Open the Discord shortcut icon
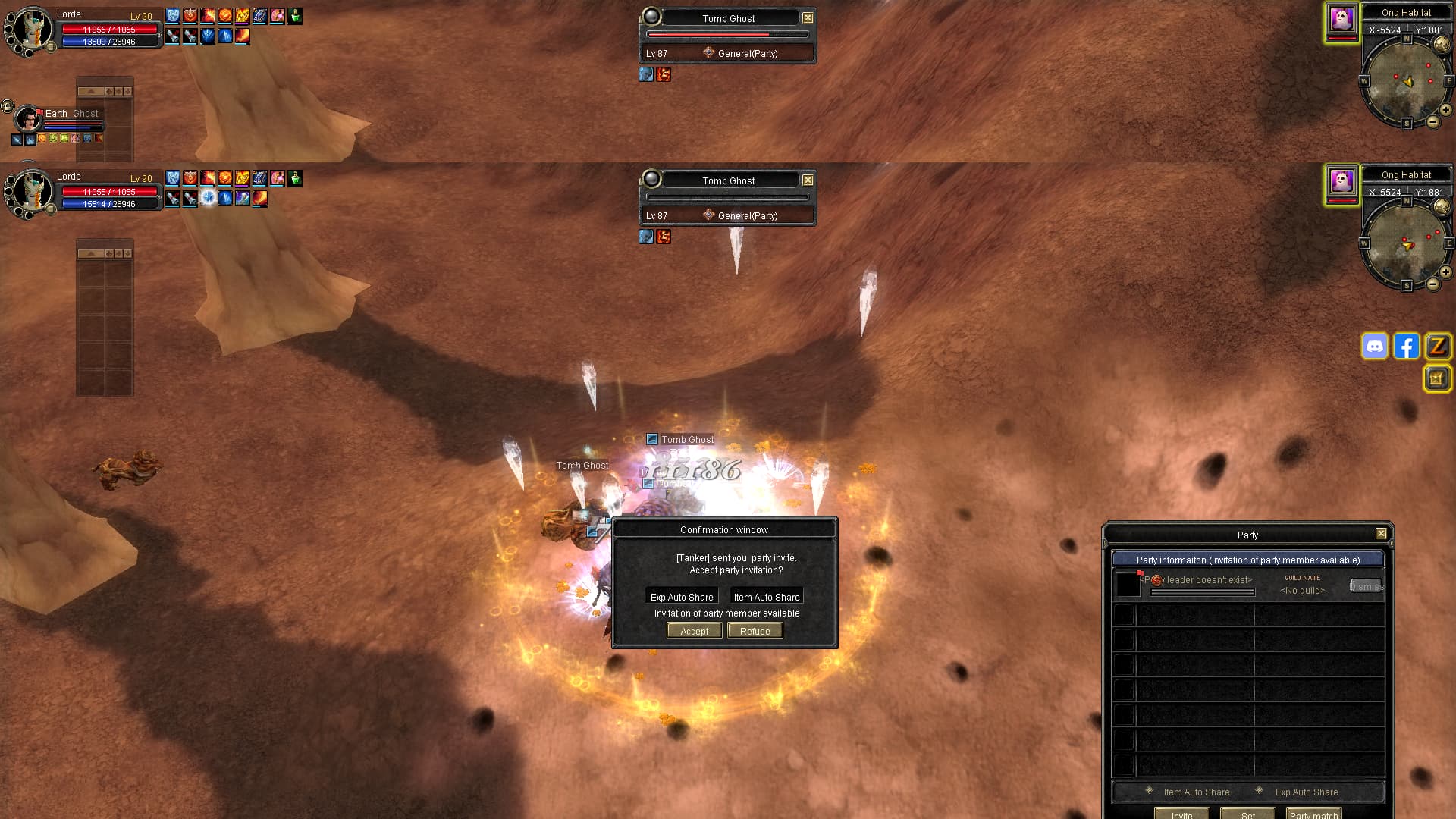 (1375, 347)
